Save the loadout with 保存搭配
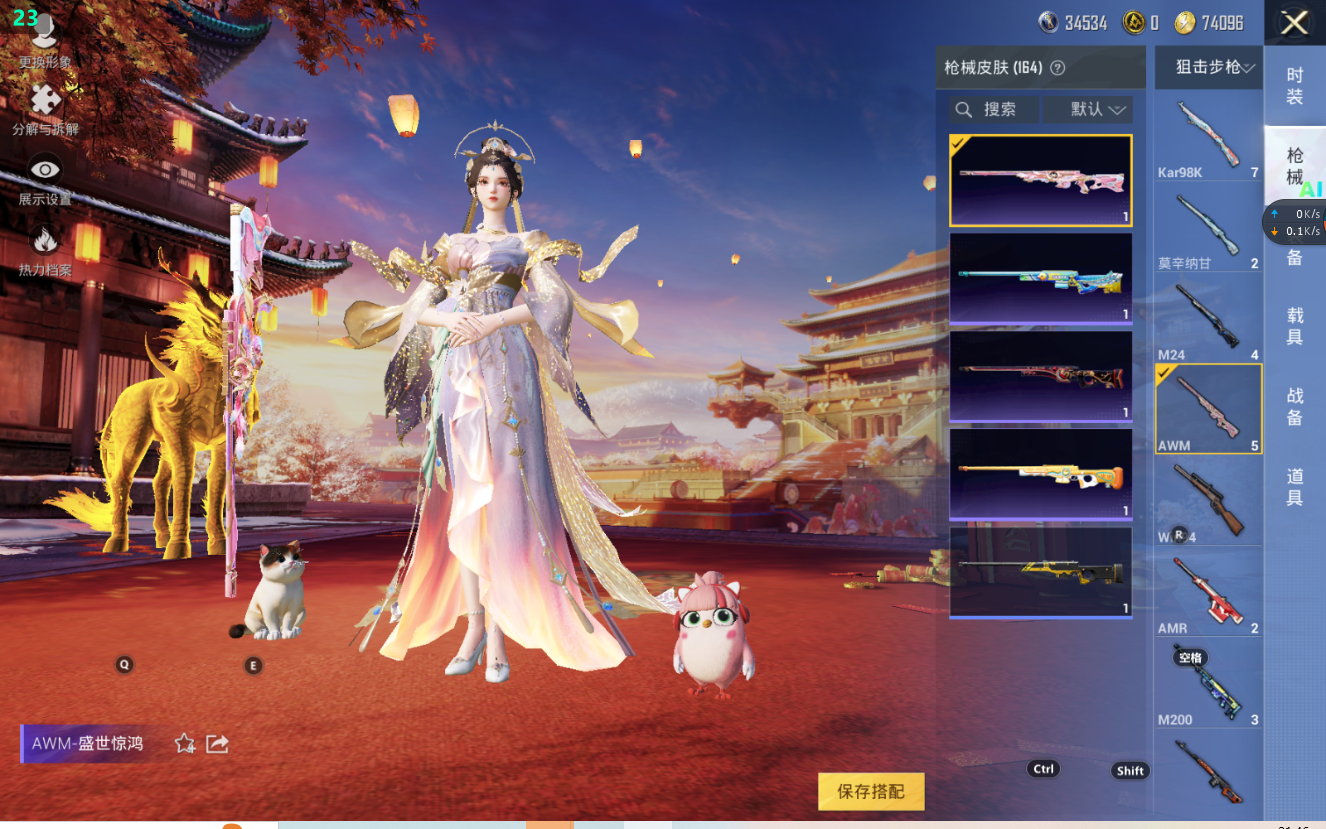Image resolution: width=1326 pixels, height=829 pixels. click(x=871, y=791)
